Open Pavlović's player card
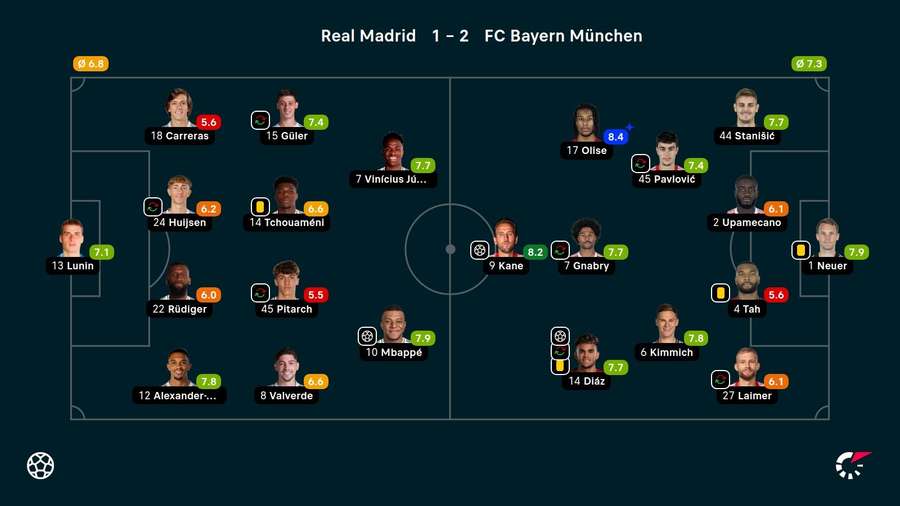 668,153
